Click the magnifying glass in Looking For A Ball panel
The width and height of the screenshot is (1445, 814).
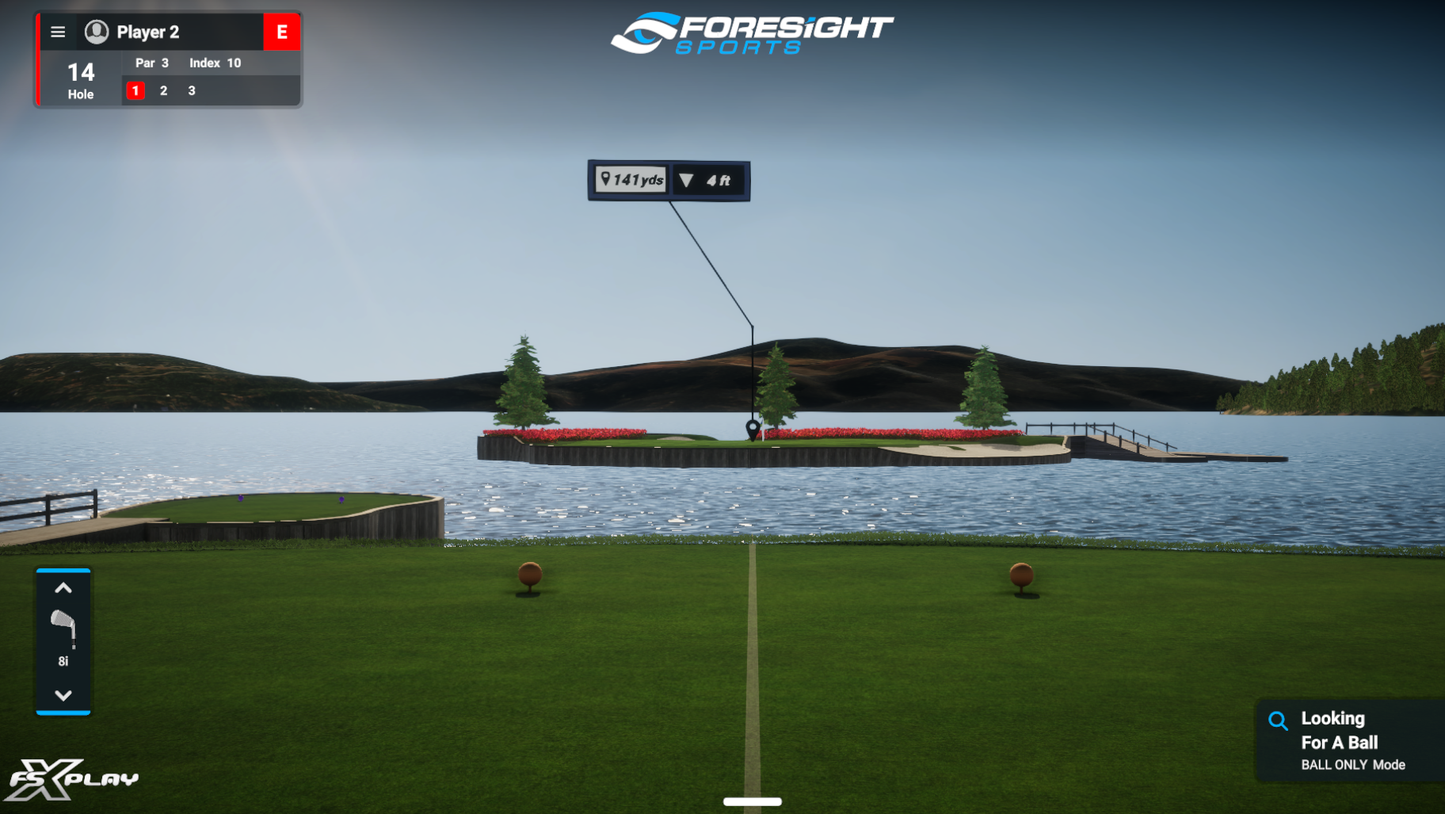point(1278,720)
